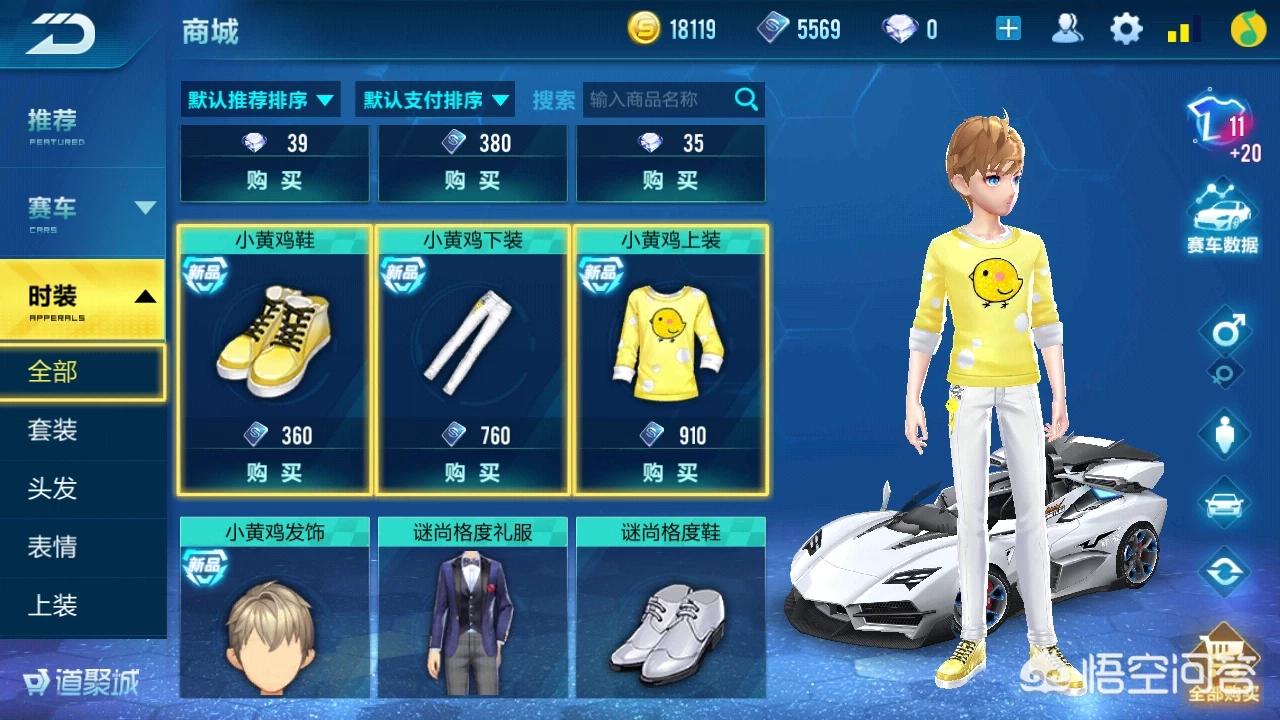Open 赛车数据 car data panel
The height and width of the screenshot is (720, 1280).
pos(1222,220)
